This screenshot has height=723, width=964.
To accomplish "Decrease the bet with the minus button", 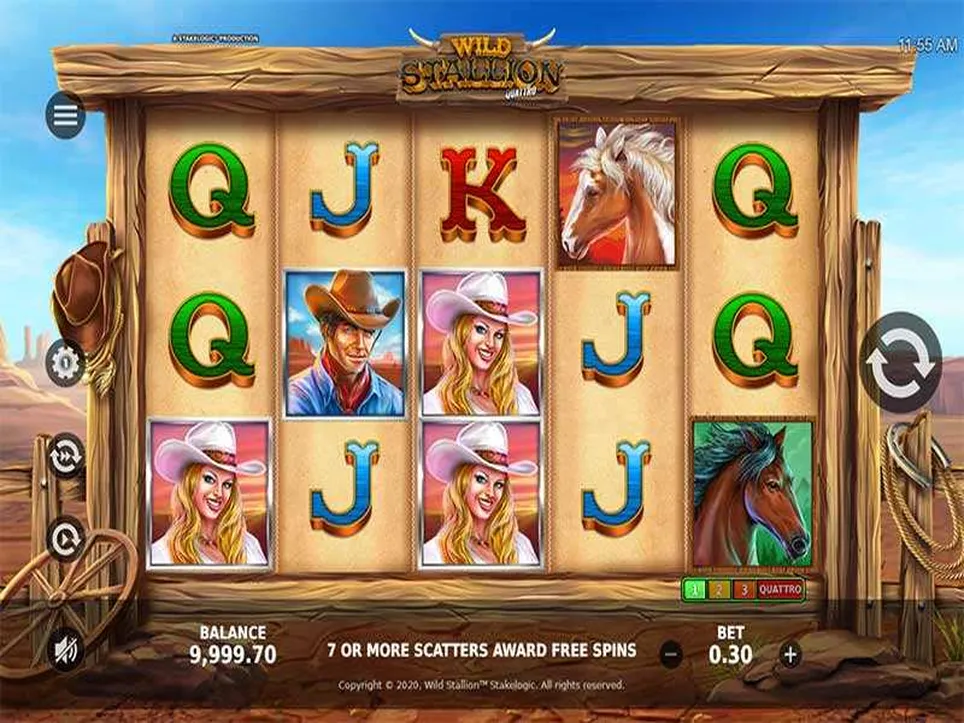I will point(672,655).
